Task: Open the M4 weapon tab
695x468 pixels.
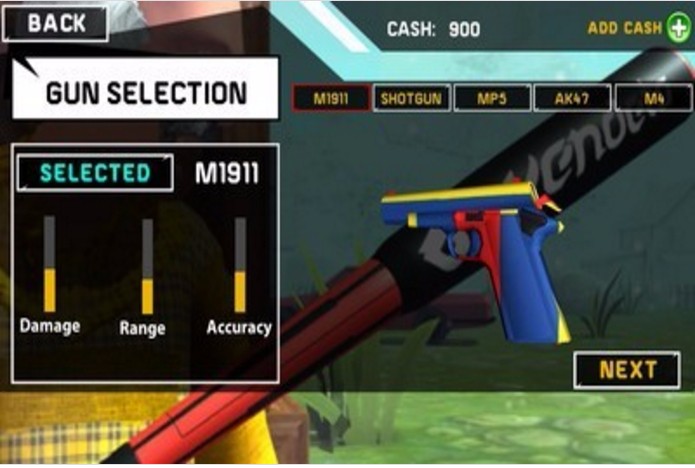Action: 653,98
